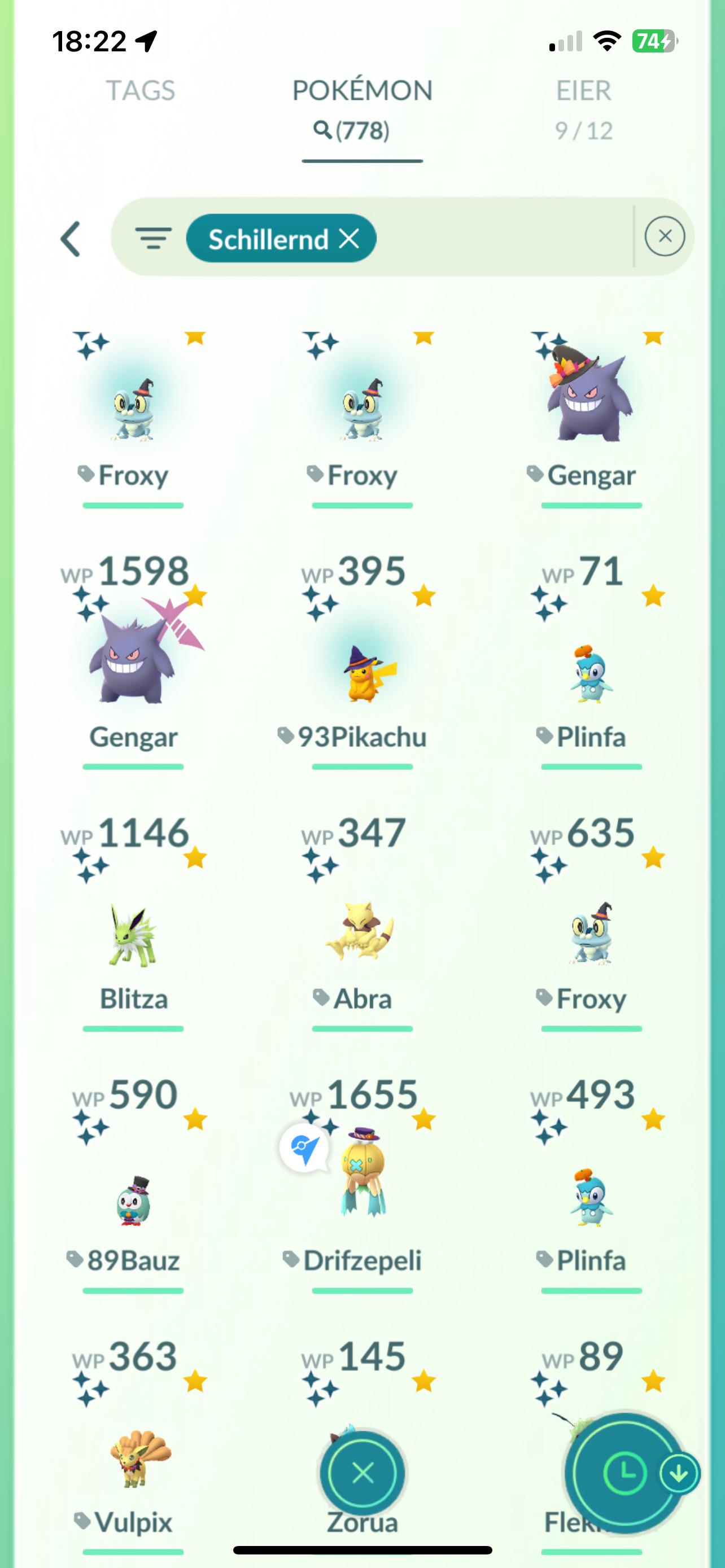This screenshot has height=1568, width=725.
Task: Switch to the TAGS tab
Action: [x=141, y=91]
